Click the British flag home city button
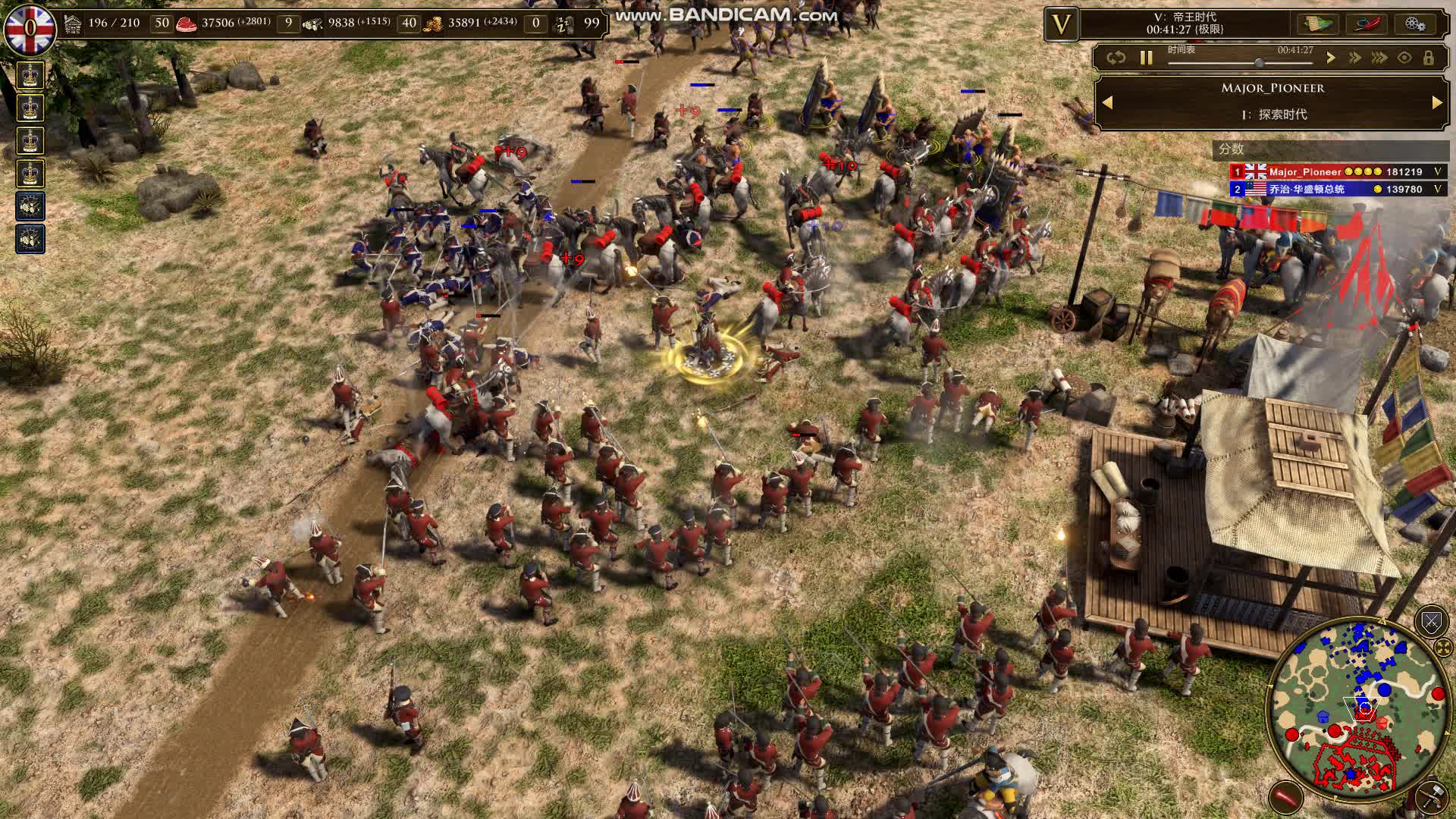1456x819 pixels. coord(29,29)
